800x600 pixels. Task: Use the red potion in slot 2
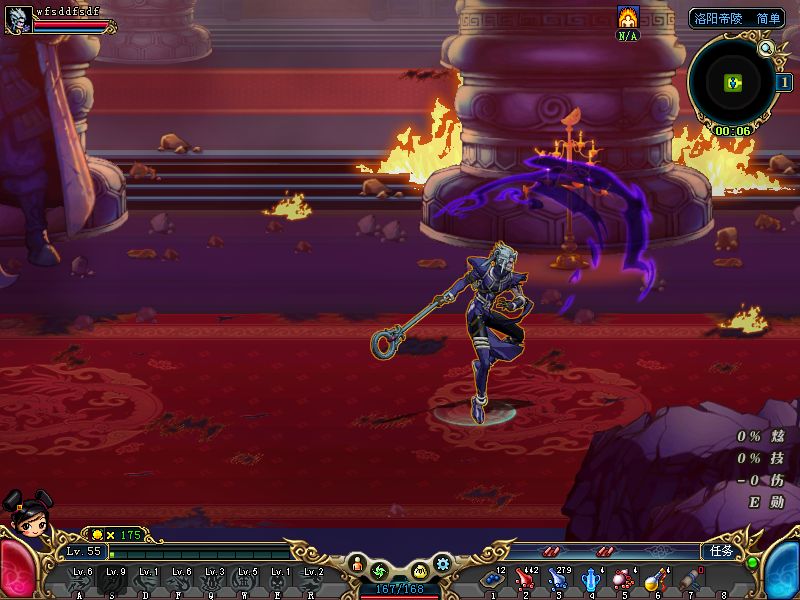(525, 580)
